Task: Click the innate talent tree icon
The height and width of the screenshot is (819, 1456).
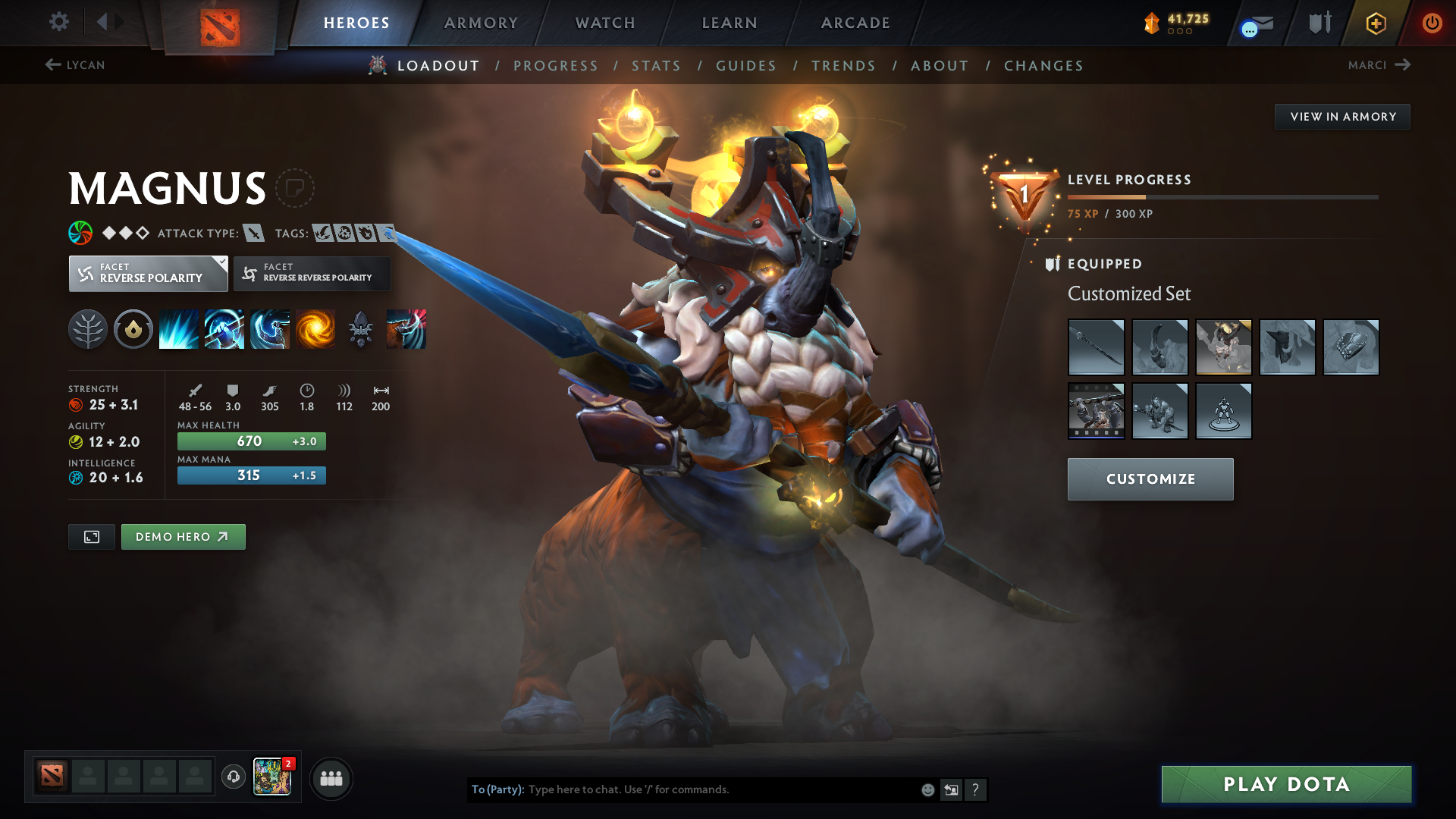Action: [88, 328]
